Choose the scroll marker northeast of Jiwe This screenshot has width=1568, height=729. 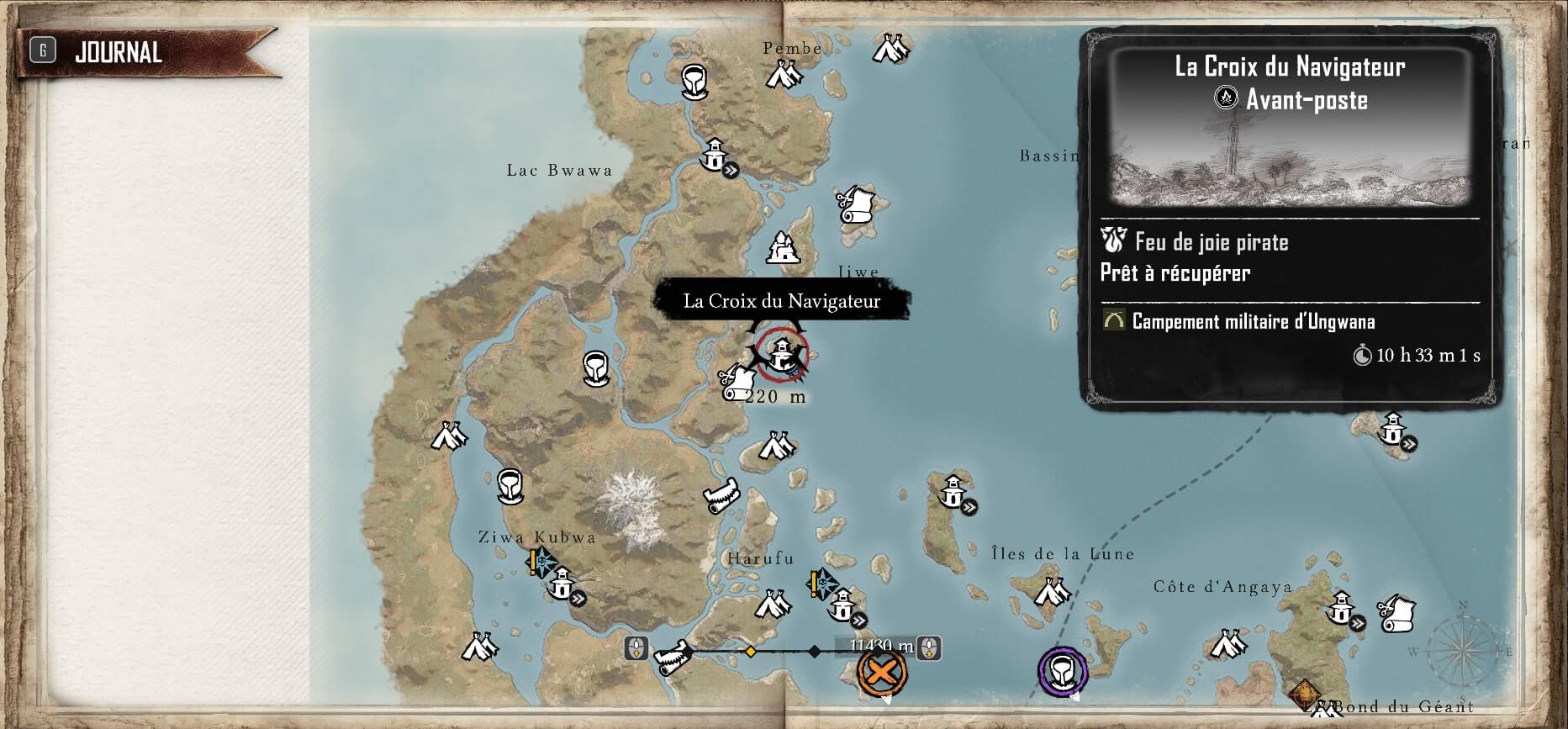coord(856,203)
